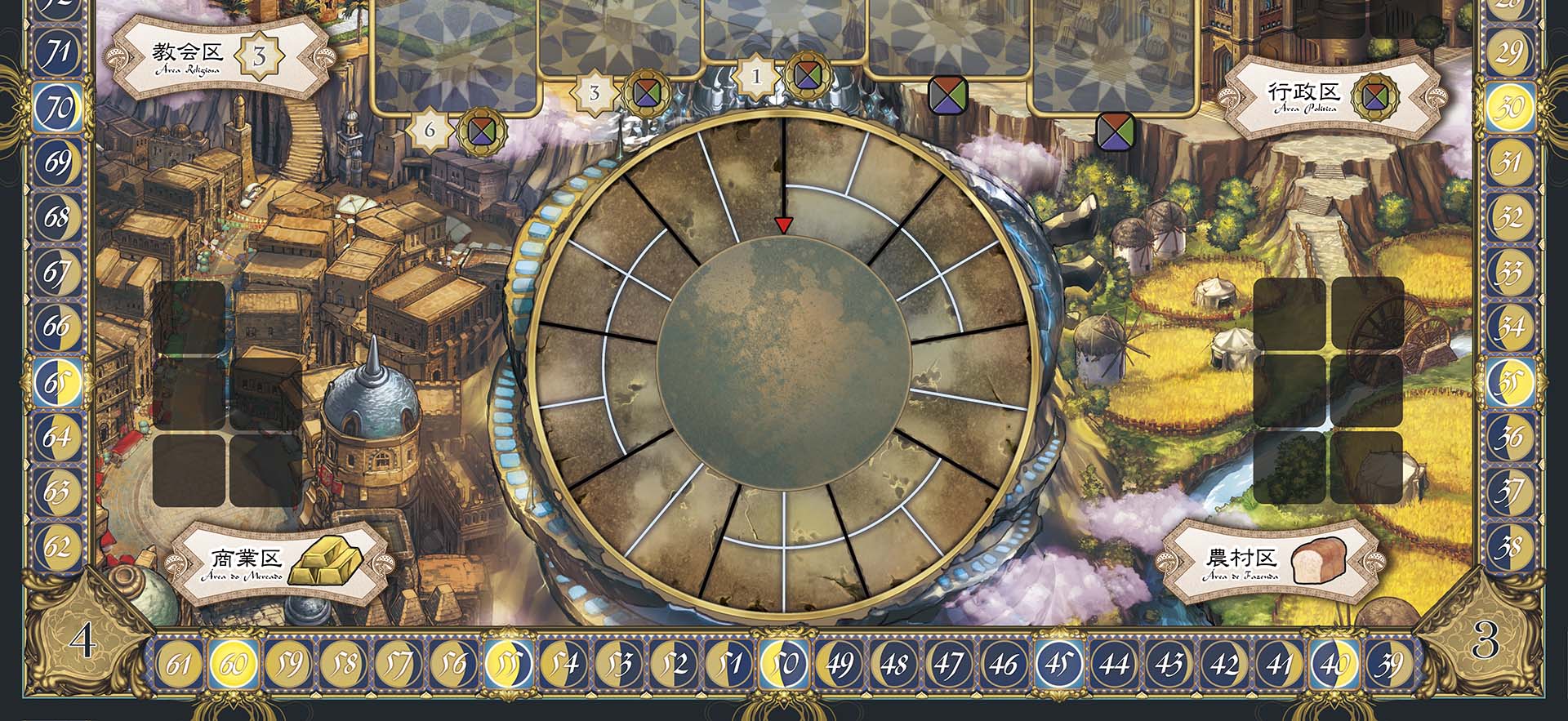Select the central disc of the wheel
This screenshot has width=1568, height=721.
pyautogui.click(x=783, y=363)
